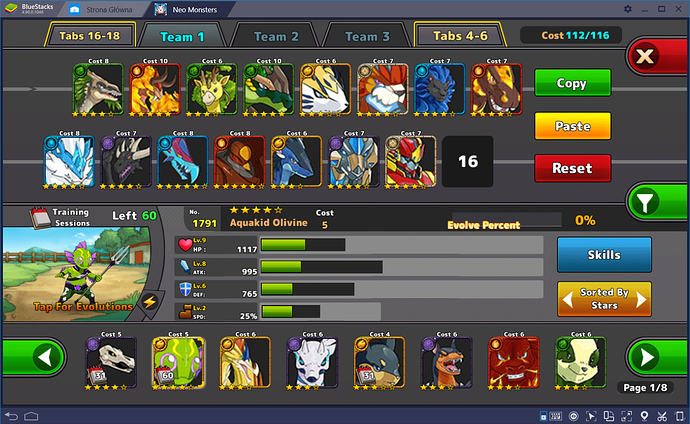View the monster's Skills
This screenshot has height=424, width=690.
tap(604, 255)
